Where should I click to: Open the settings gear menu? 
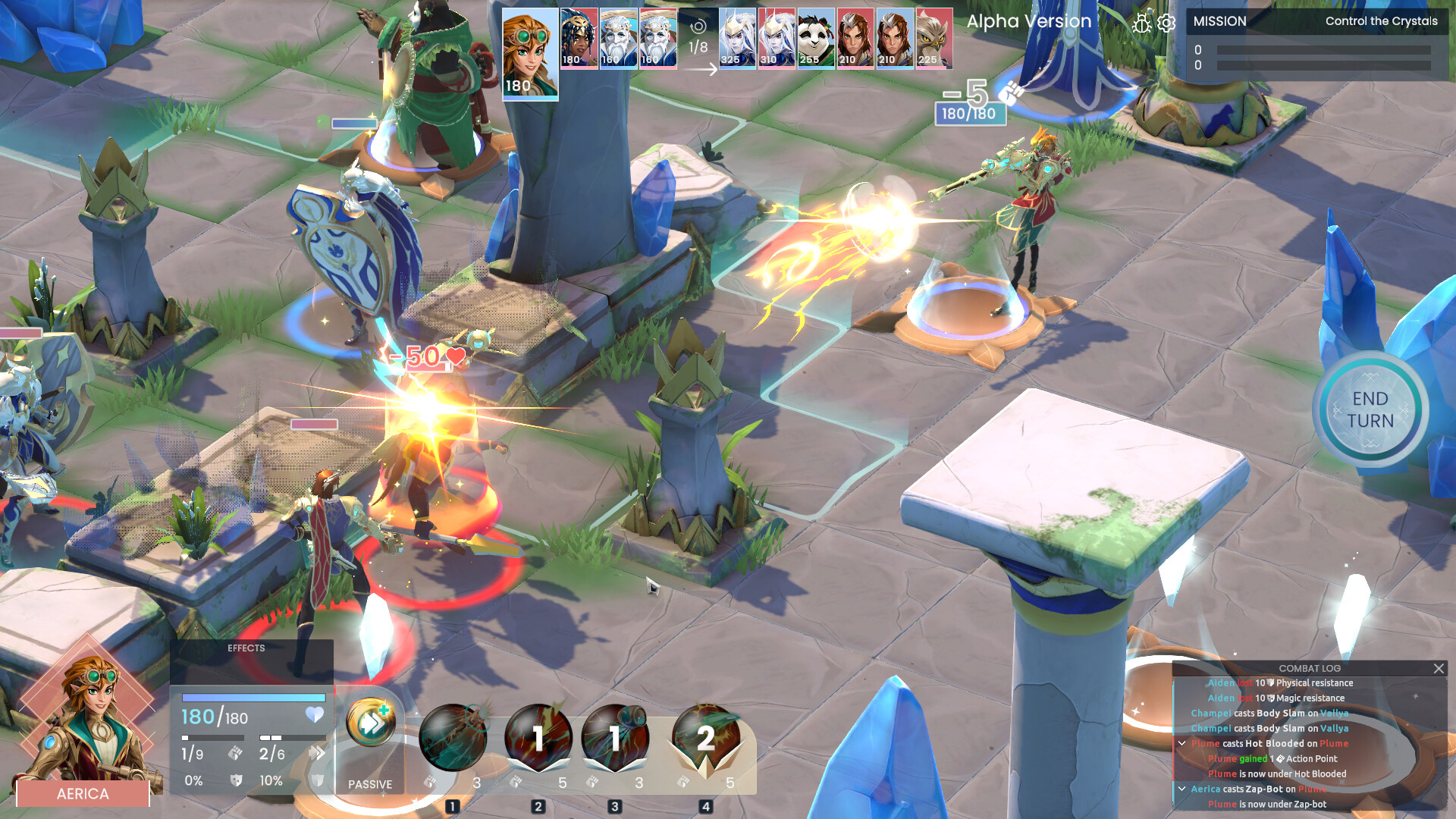click(1166, 24)
